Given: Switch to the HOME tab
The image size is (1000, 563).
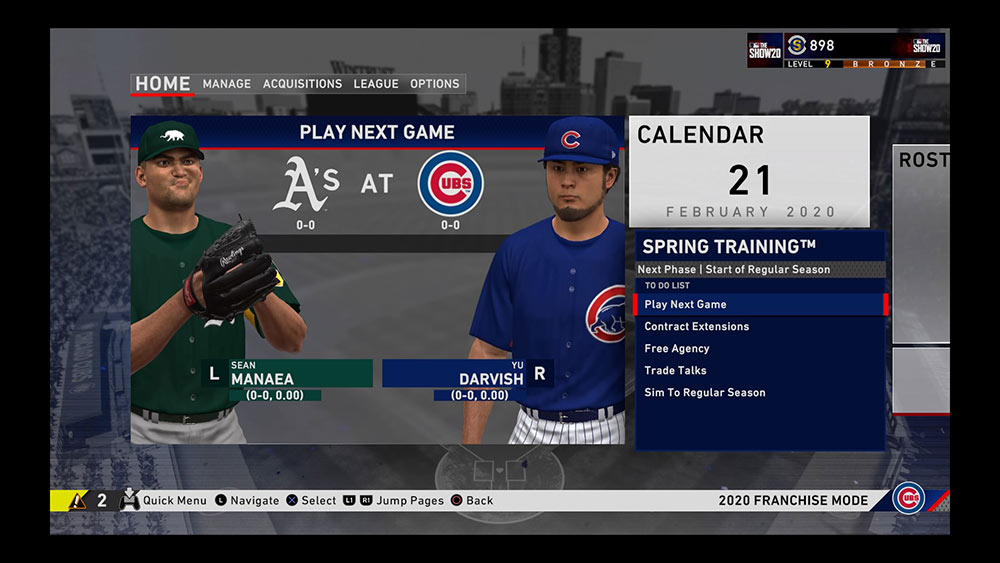Looking at the screenshot, I should click(x=163, y=84).
